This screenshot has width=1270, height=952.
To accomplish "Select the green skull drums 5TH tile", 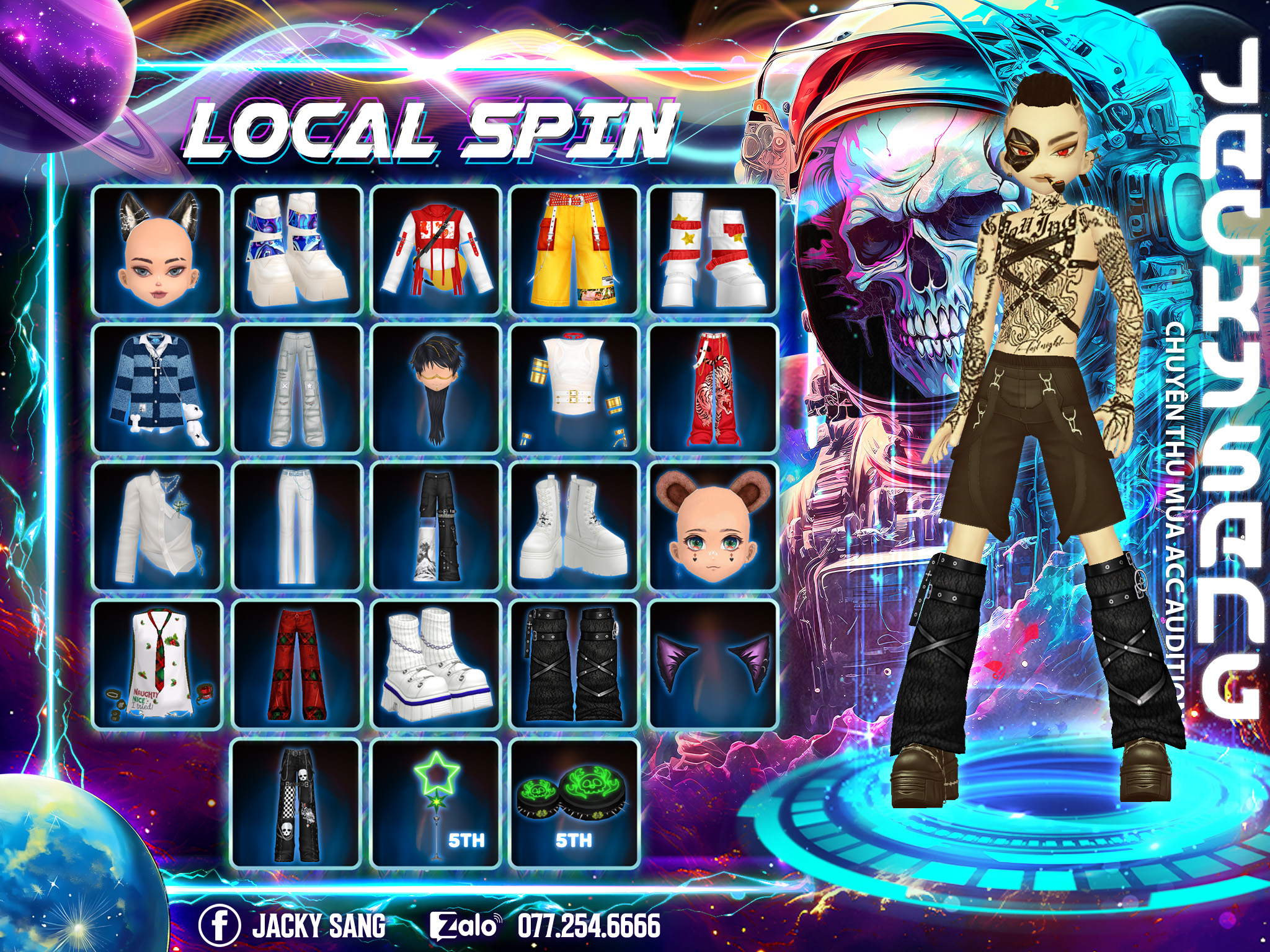I will (x=575, y=803).
